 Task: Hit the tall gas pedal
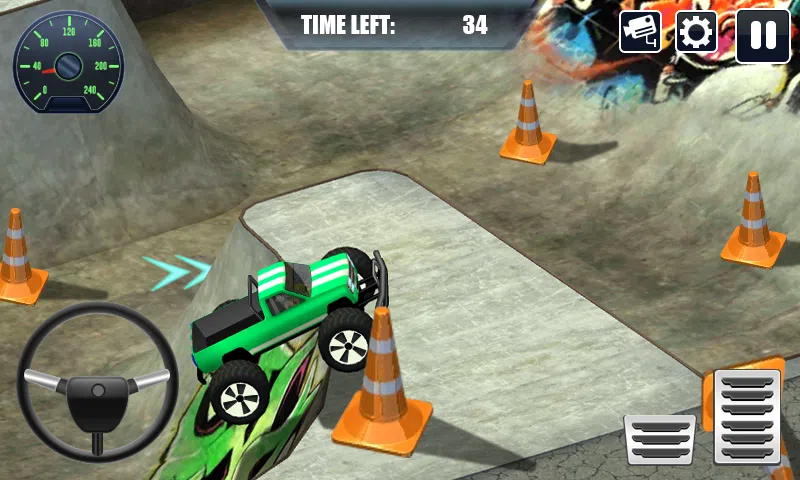click(747, 416)
